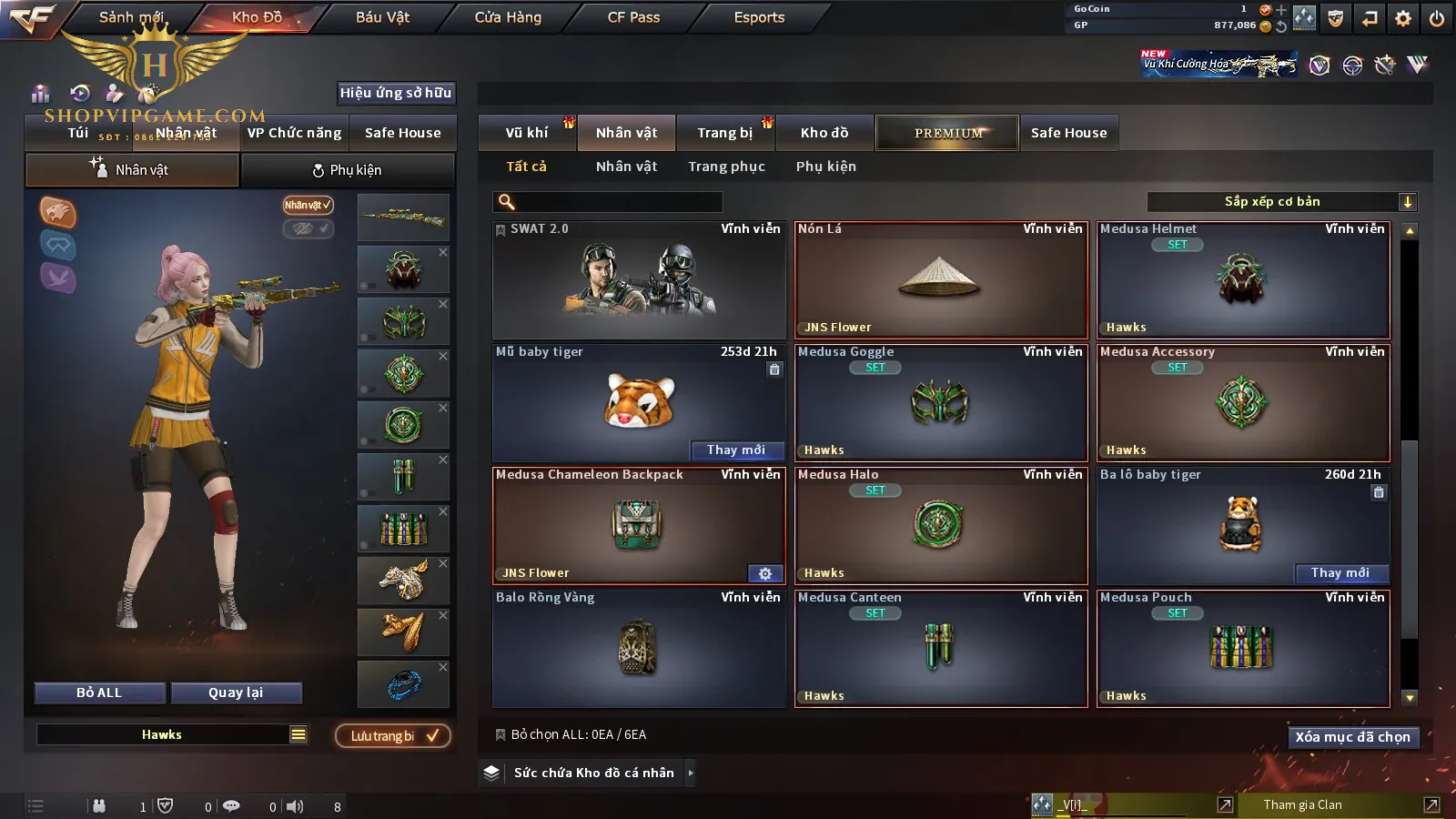Click the Bỏ ALL button
Viewport: 1456px width, 819px height.
point(99,693)
